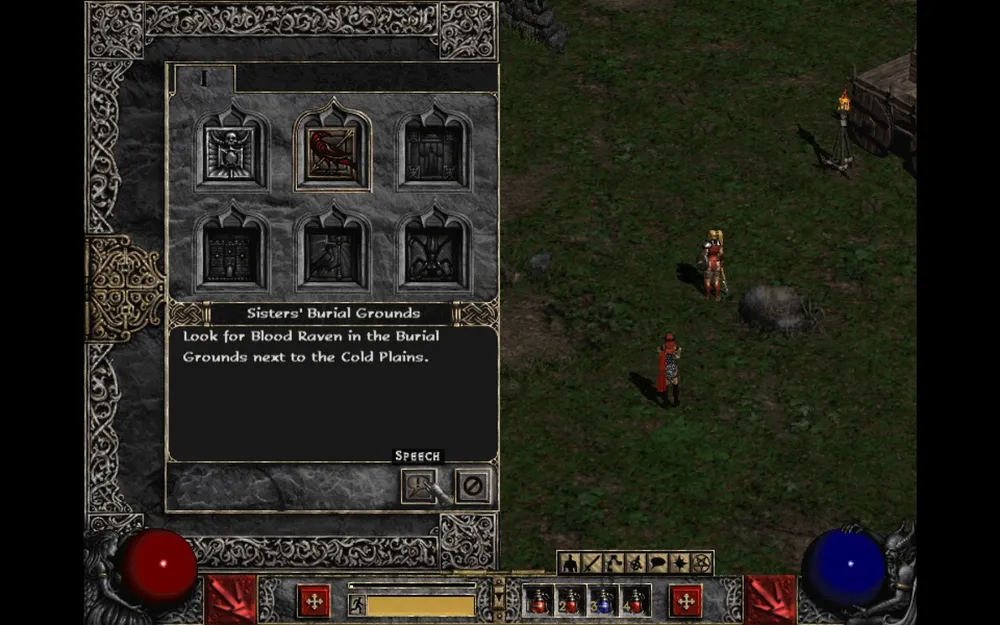Use the blue mana potion in the belt
The image size is (1000, 625).
coord(603,600)
